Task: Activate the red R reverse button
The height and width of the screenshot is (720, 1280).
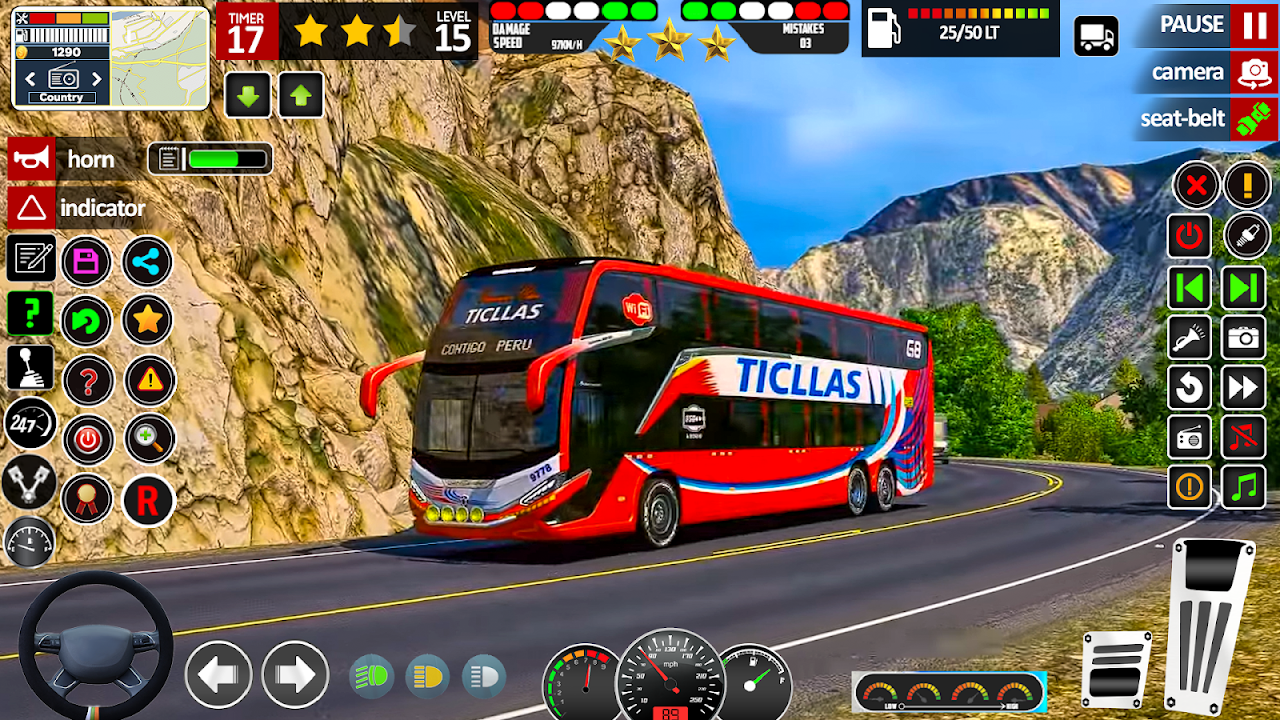Action: 147,501
